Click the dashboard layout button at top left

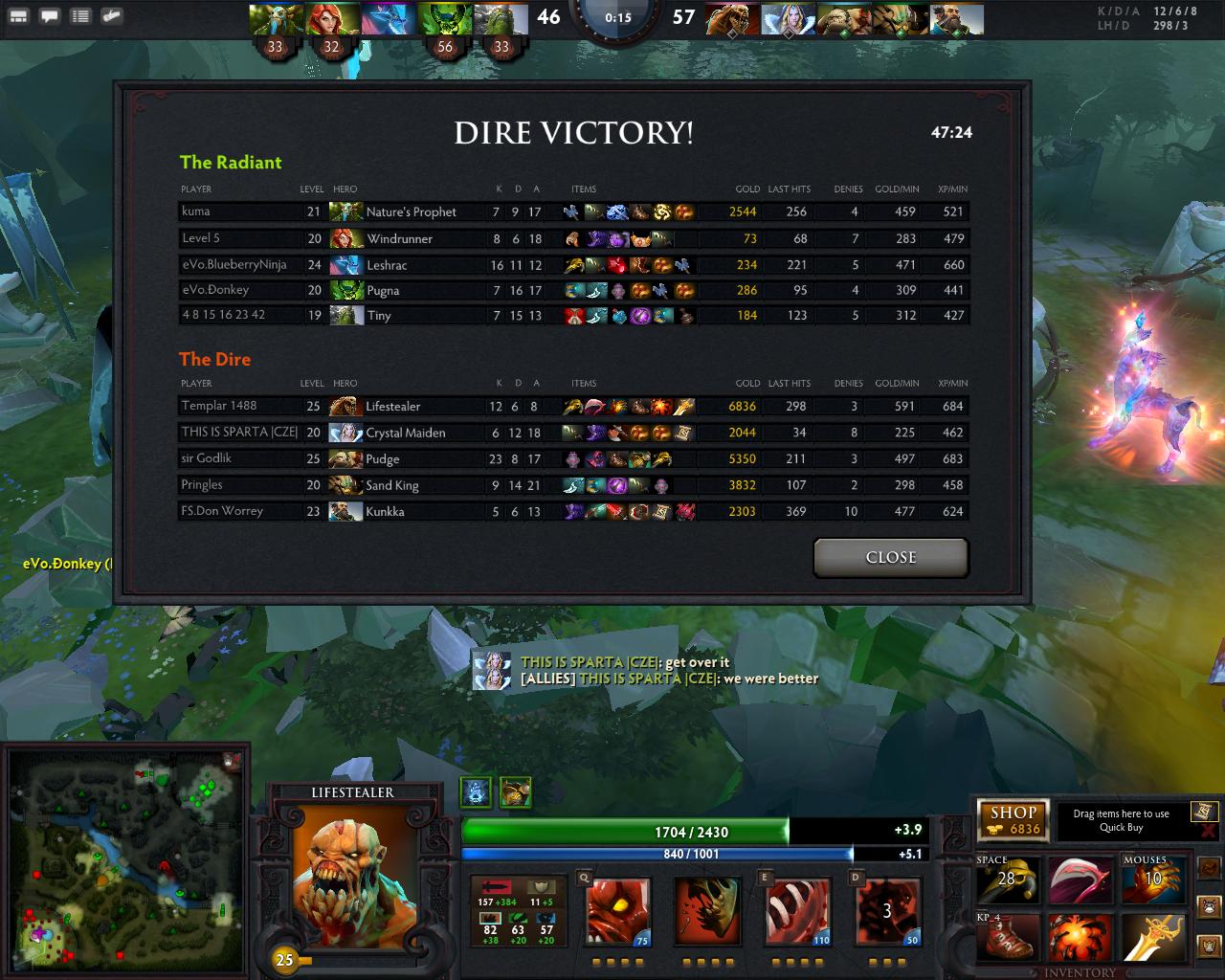tap(18, 16)
